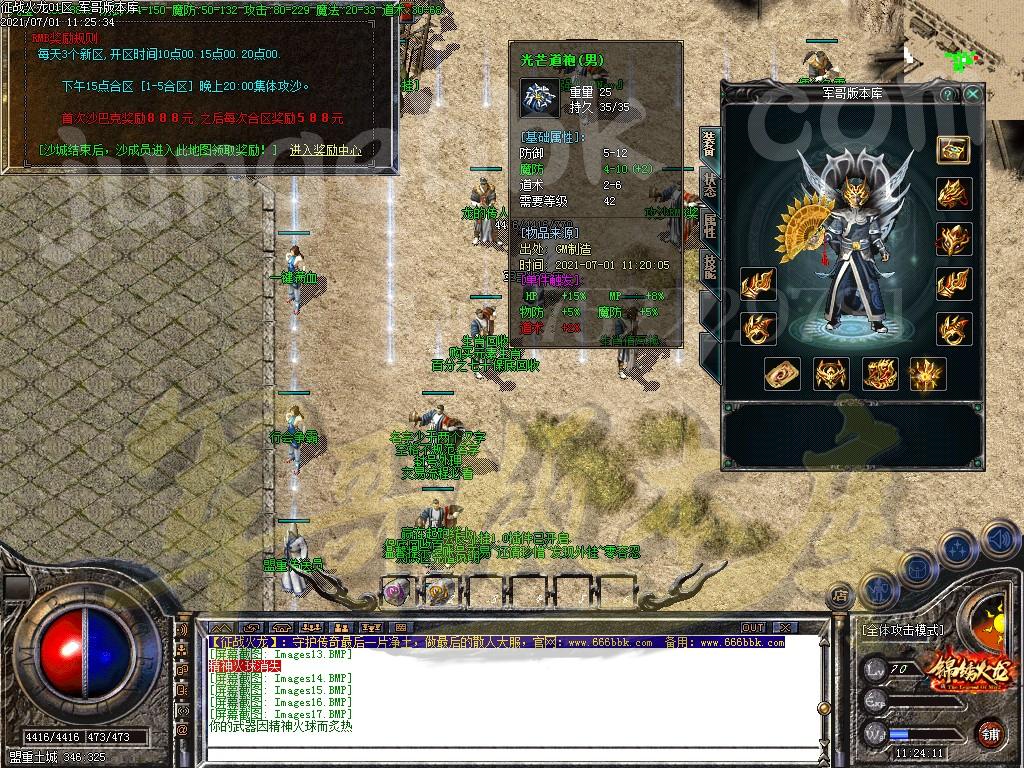This screenshot has width=1024, height=768.
Task: Close the character equipment window
Action: 973,94
